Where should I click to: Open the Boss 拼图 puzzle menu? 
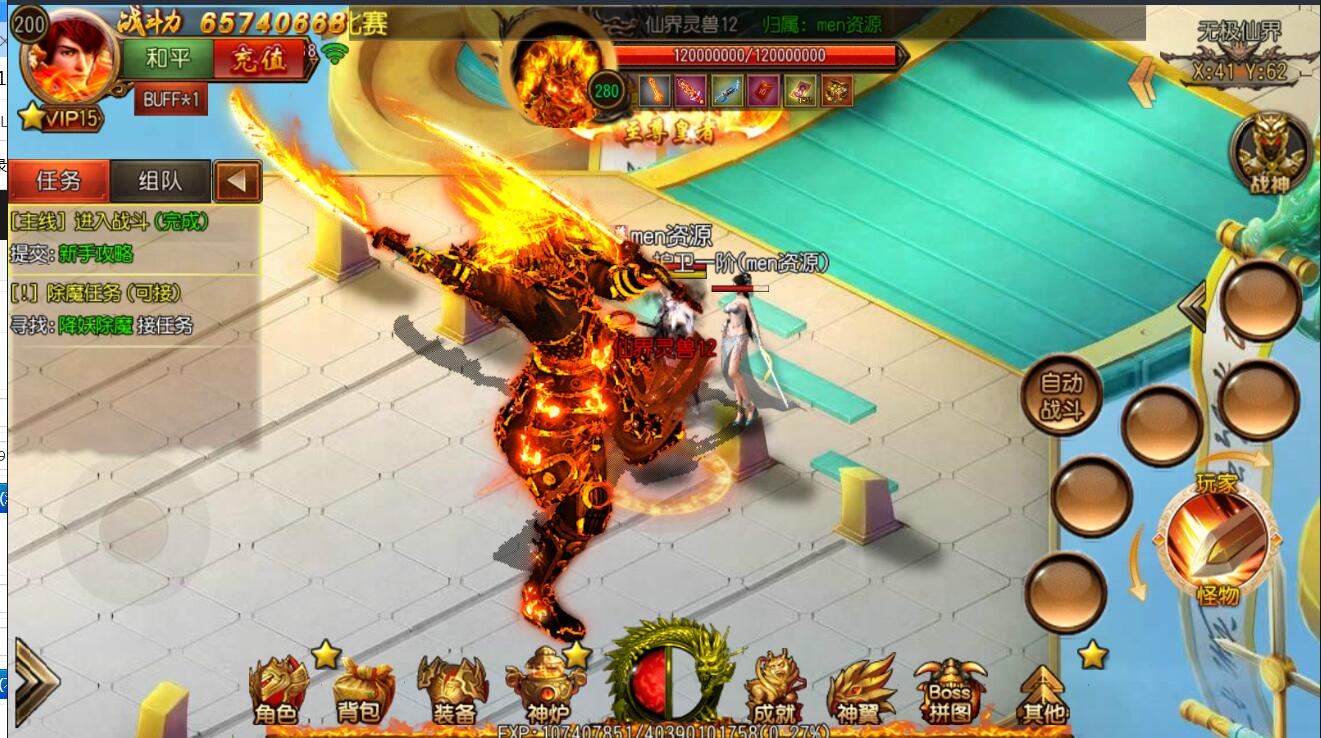click(949, 690)
